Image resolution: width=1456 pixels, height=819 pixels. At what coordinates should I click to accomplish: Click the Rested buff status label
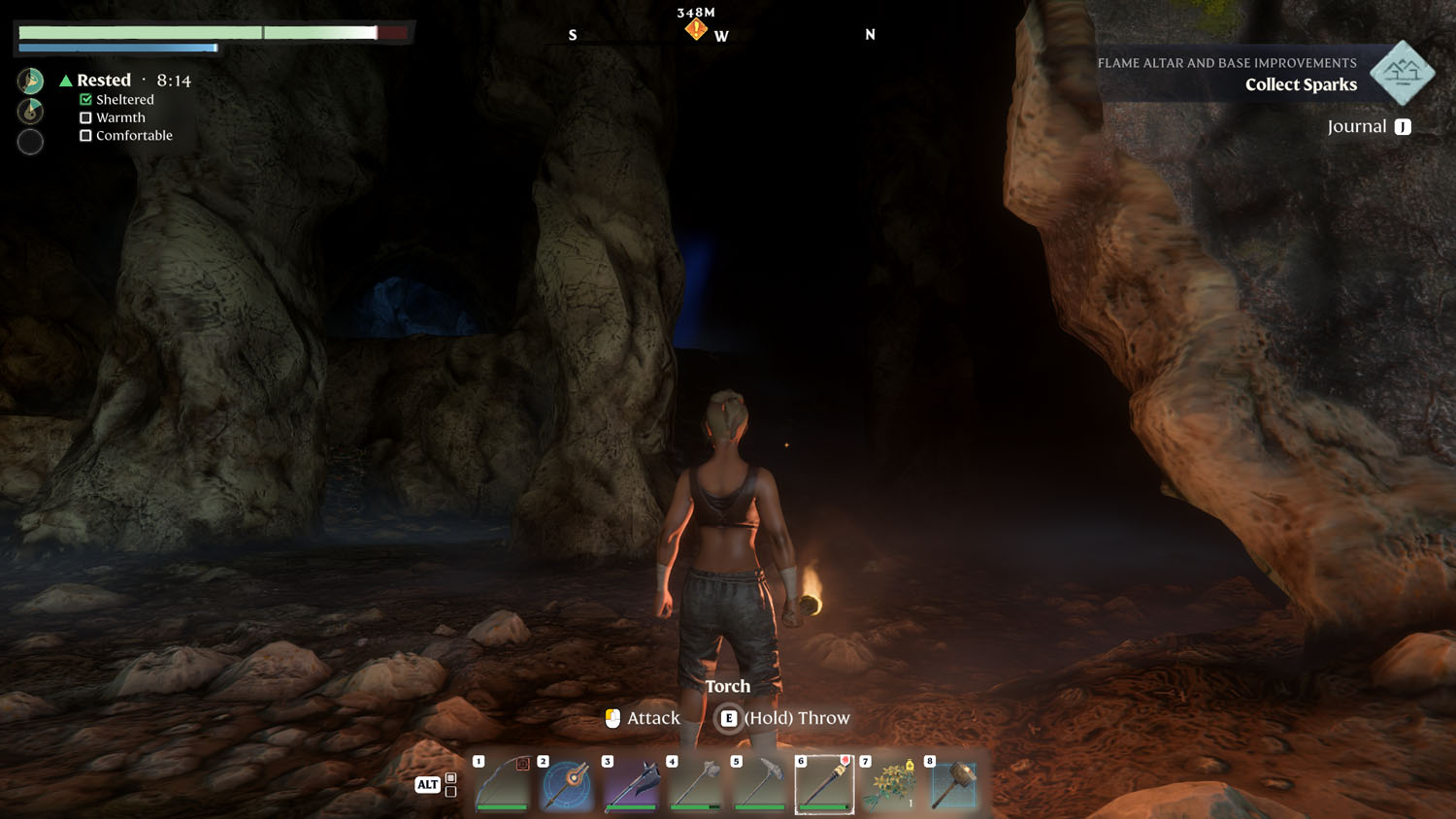[103, 81]
